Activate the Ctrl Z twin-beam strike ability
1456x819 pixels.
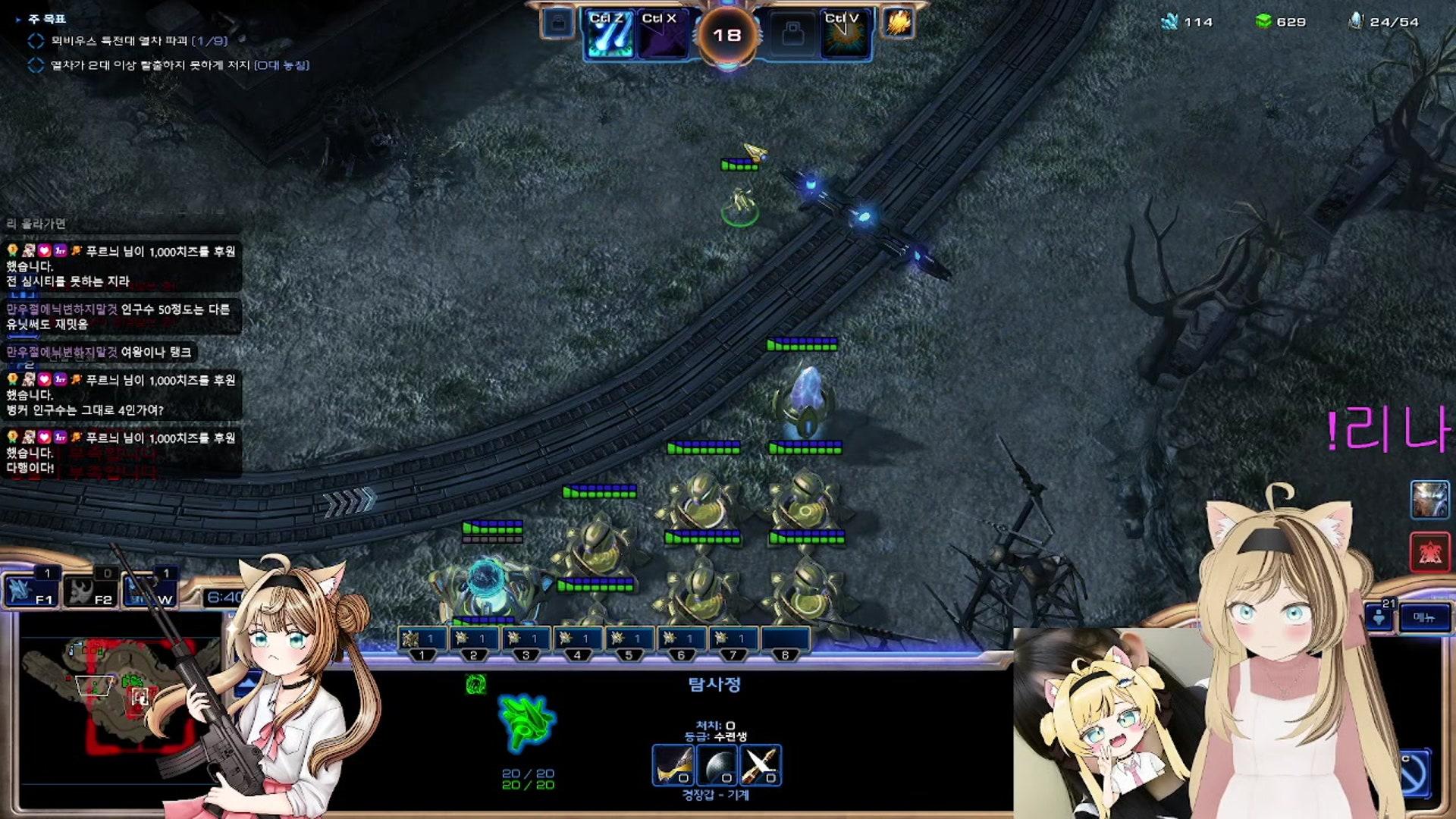[609, 35]
